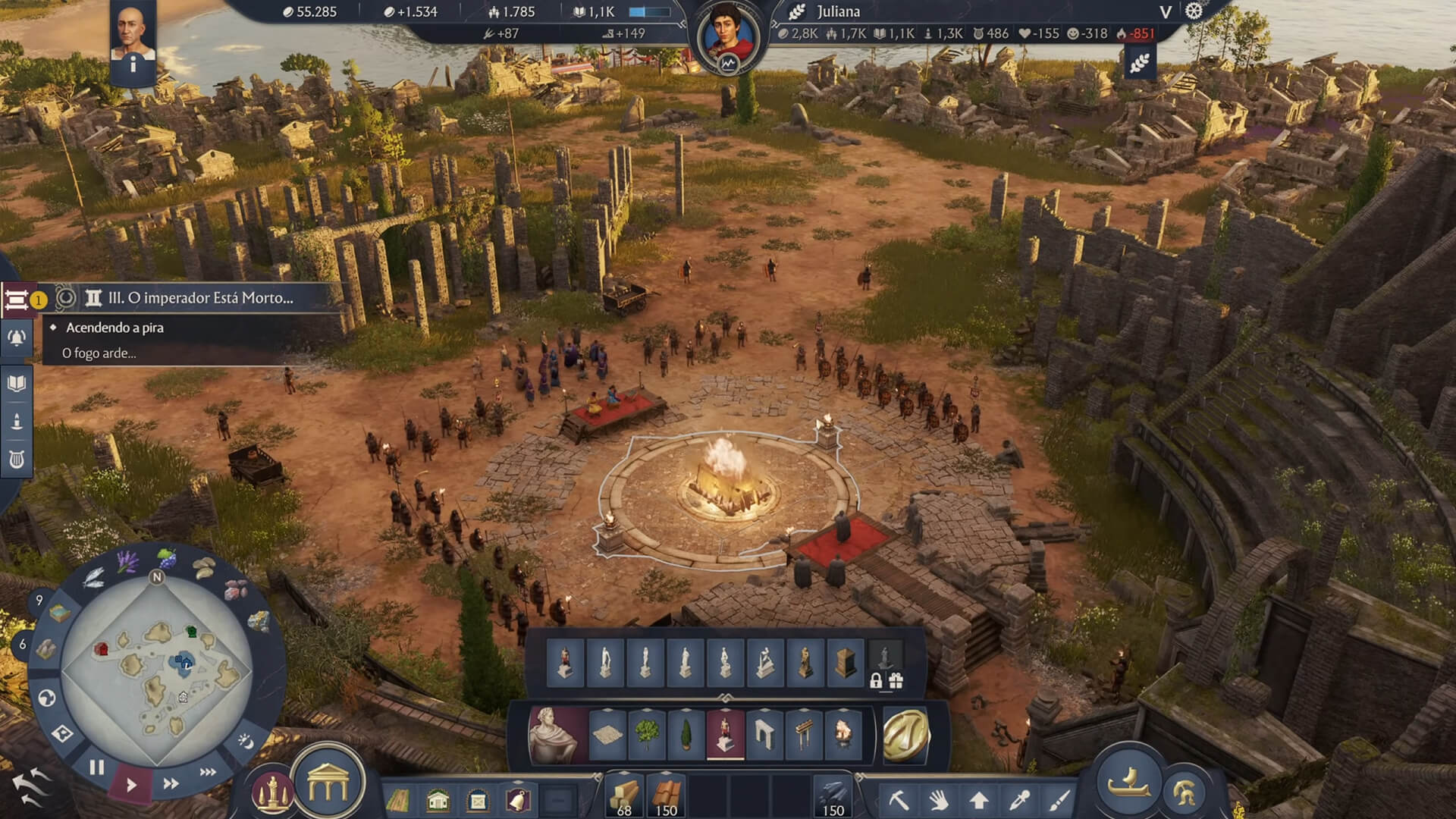Open the military helmet menu

(x=1185, y=794)
